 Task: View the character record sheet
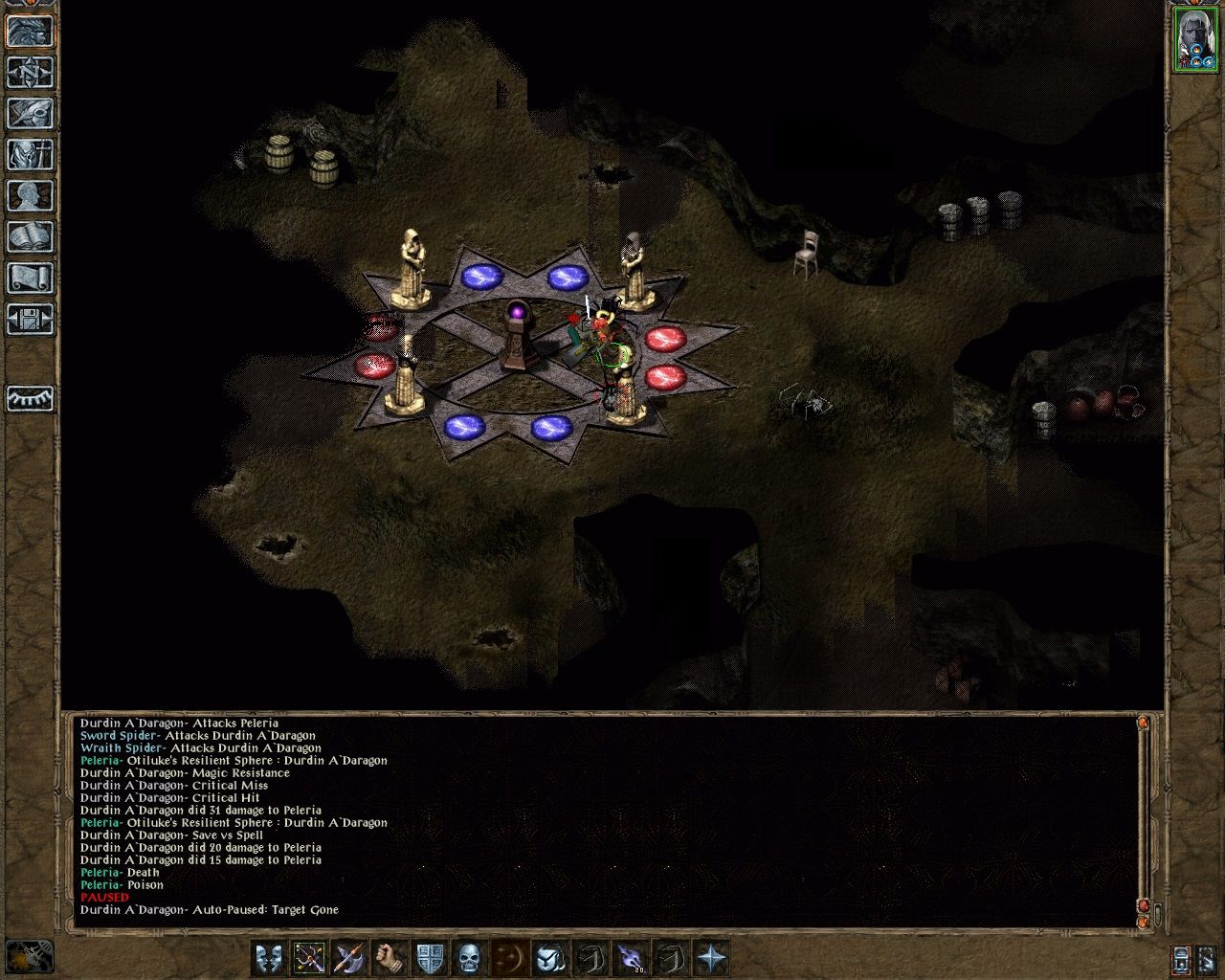click(x=29, y=193)
